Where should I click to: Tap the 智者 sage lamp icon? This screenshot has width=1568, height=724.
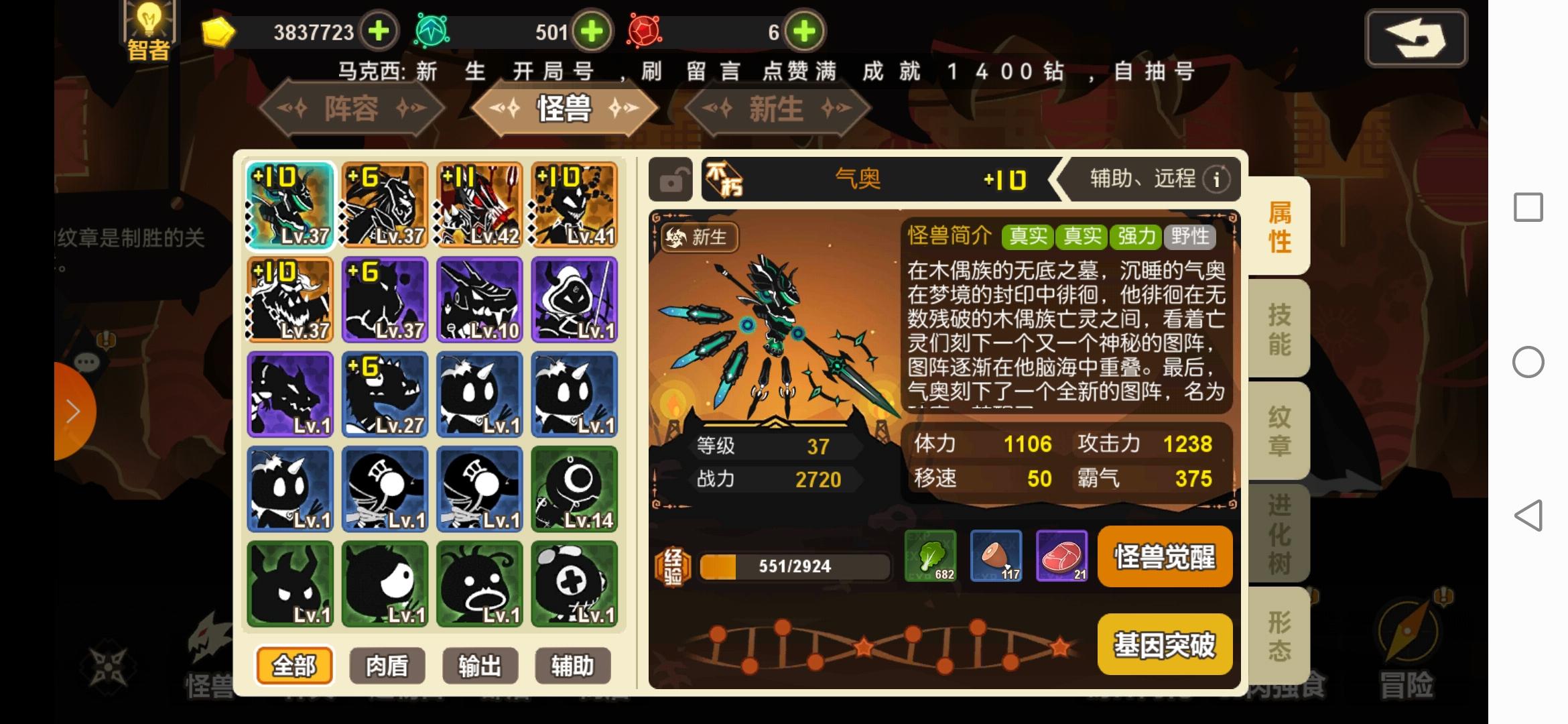point(149,27)
